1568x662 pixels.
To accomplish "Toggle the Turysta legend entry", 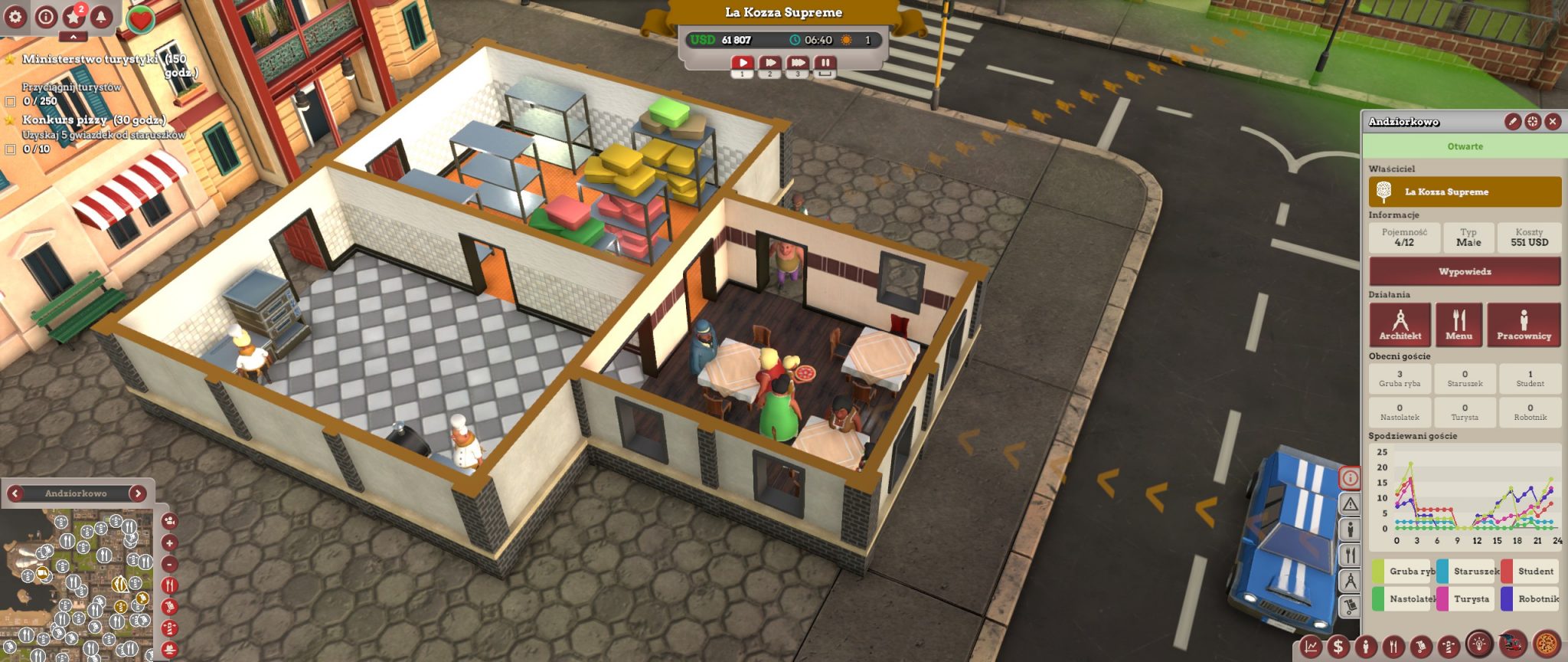I will pos(1465,598).
